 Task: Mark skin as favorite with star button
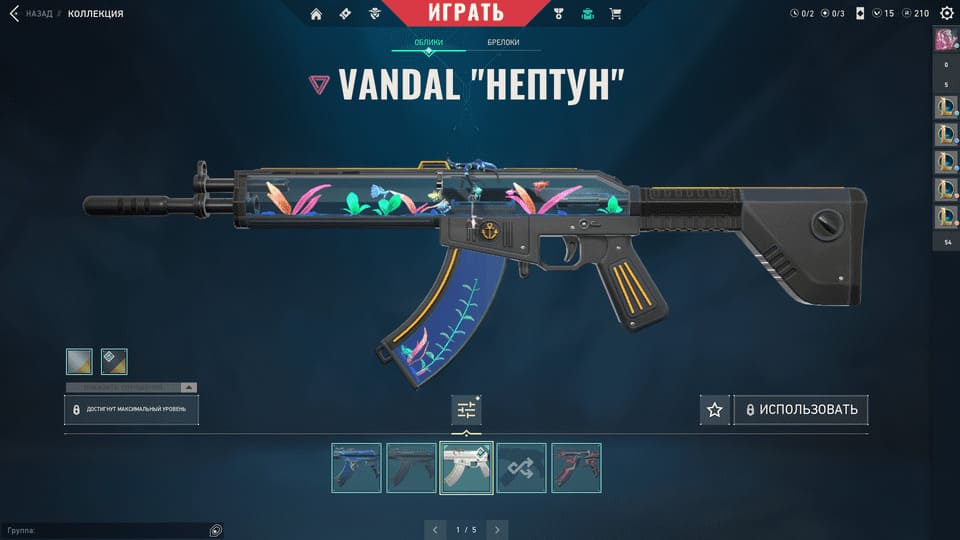point(714,410)
